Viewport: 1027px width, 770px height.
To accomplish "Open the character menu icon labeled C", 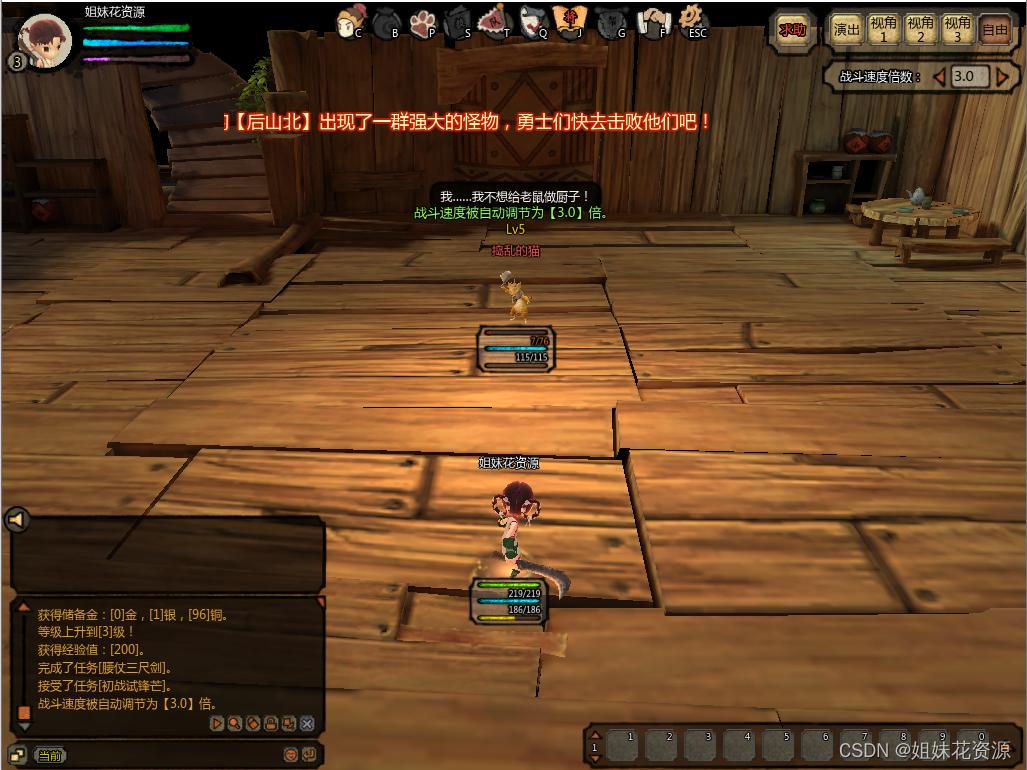I will pos(351,21).
